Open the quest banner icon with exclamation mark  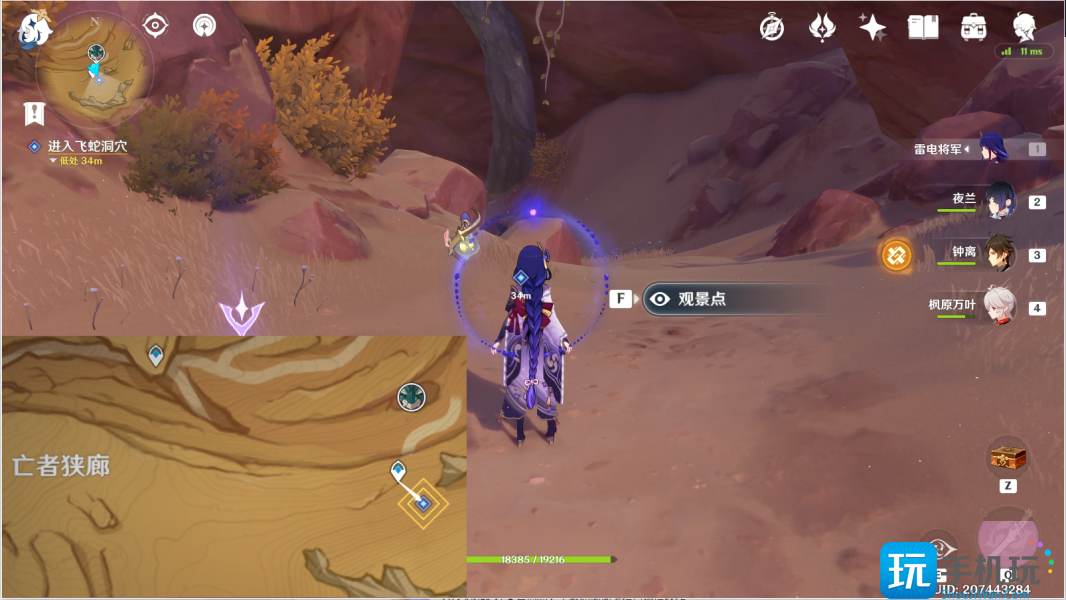pyautogui.click(x=35, y=112)
